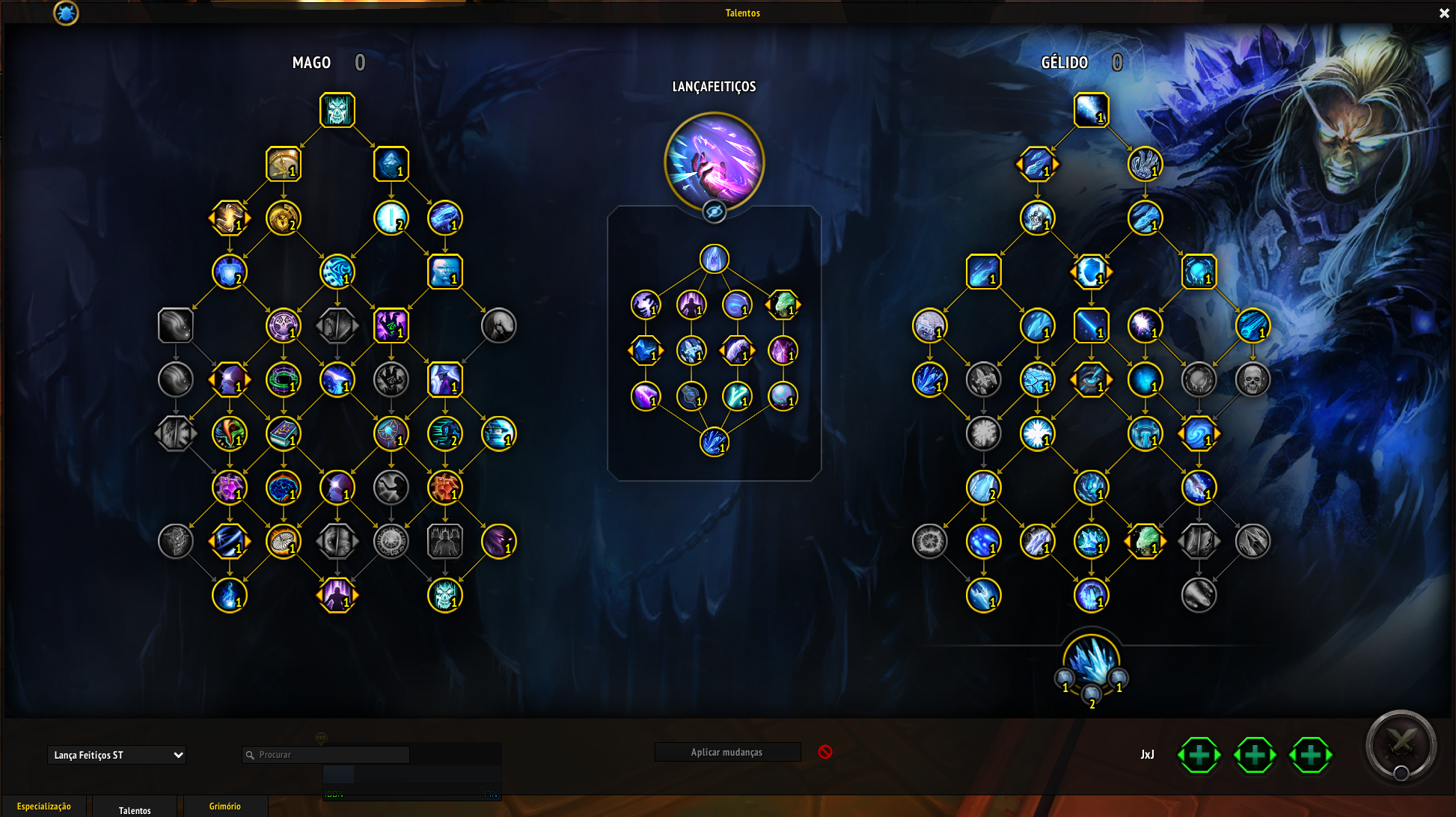The height and width of the screenshot is (817, 1456).
Task: Click the red reset changes icon
Action: (825, 752)
